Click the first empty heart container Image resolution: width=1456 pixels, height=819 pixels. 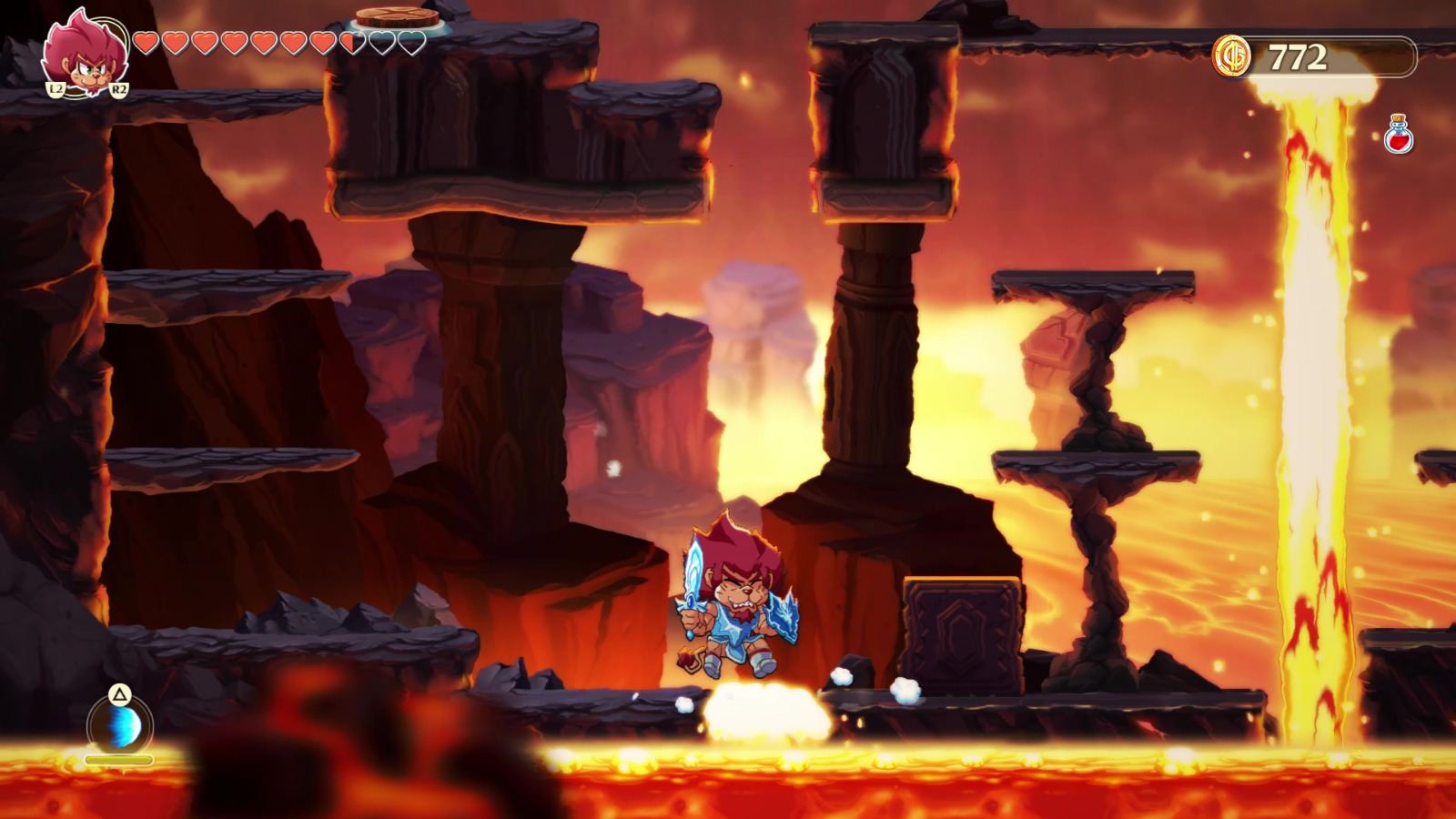[380, 42]
